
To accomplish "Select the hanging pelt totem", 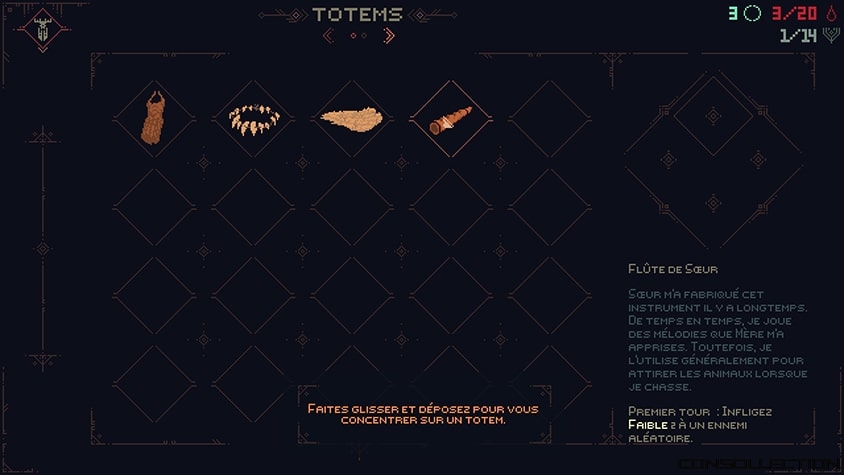I will coord(153,120).
